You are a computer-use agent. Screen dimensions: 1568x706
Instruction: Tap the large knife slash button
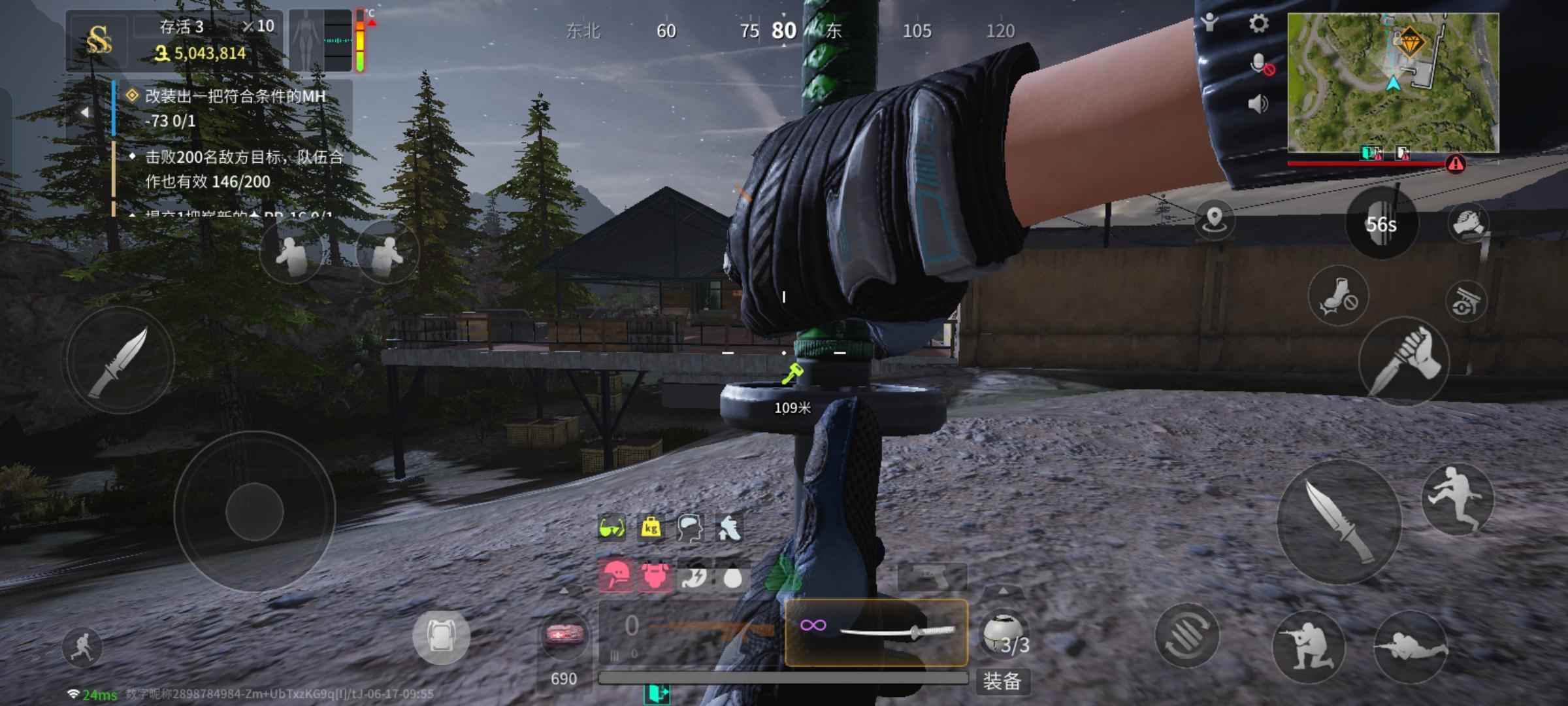point(1339,521)
